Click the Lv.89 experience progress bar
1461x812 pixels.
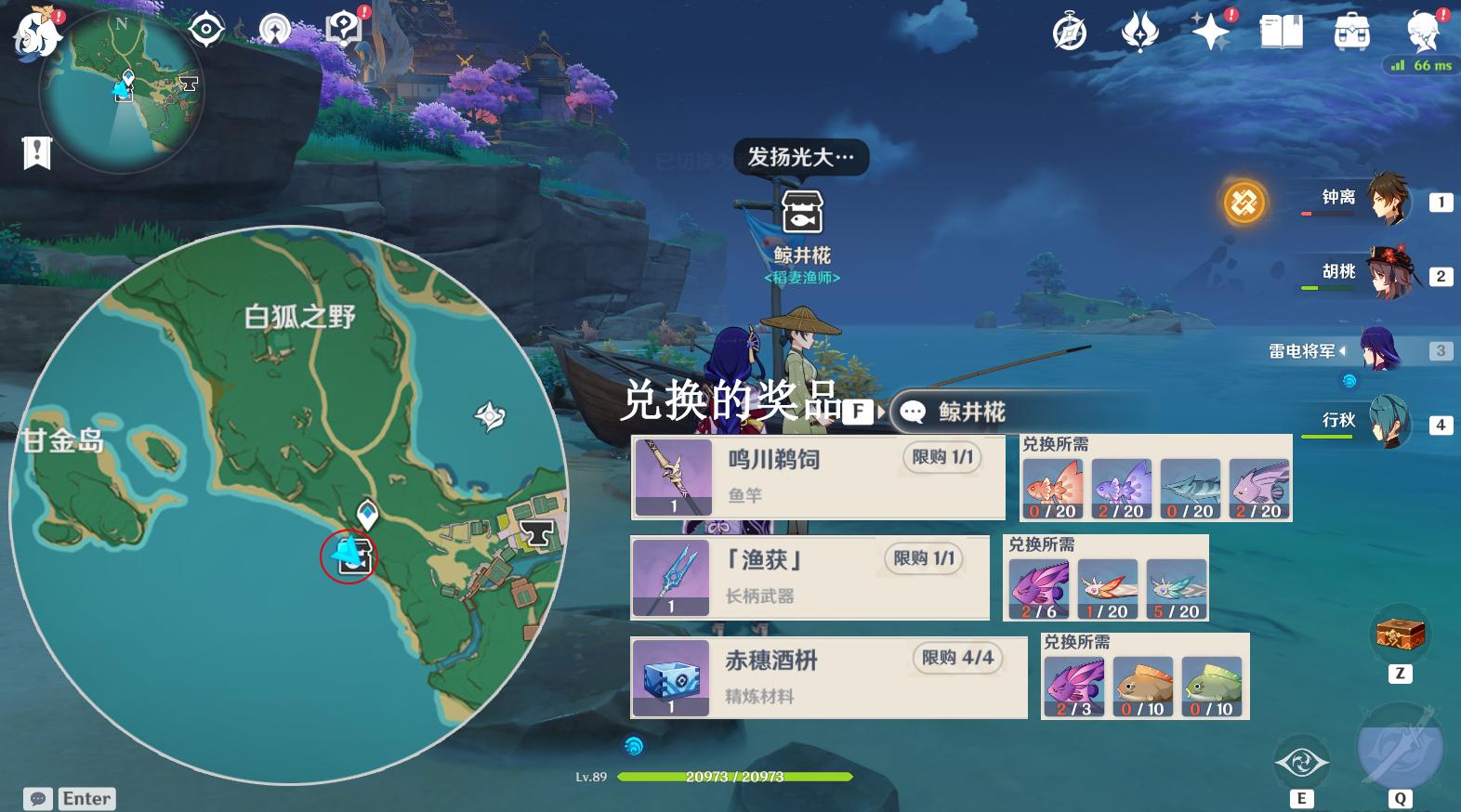click(x=734, y=778)
